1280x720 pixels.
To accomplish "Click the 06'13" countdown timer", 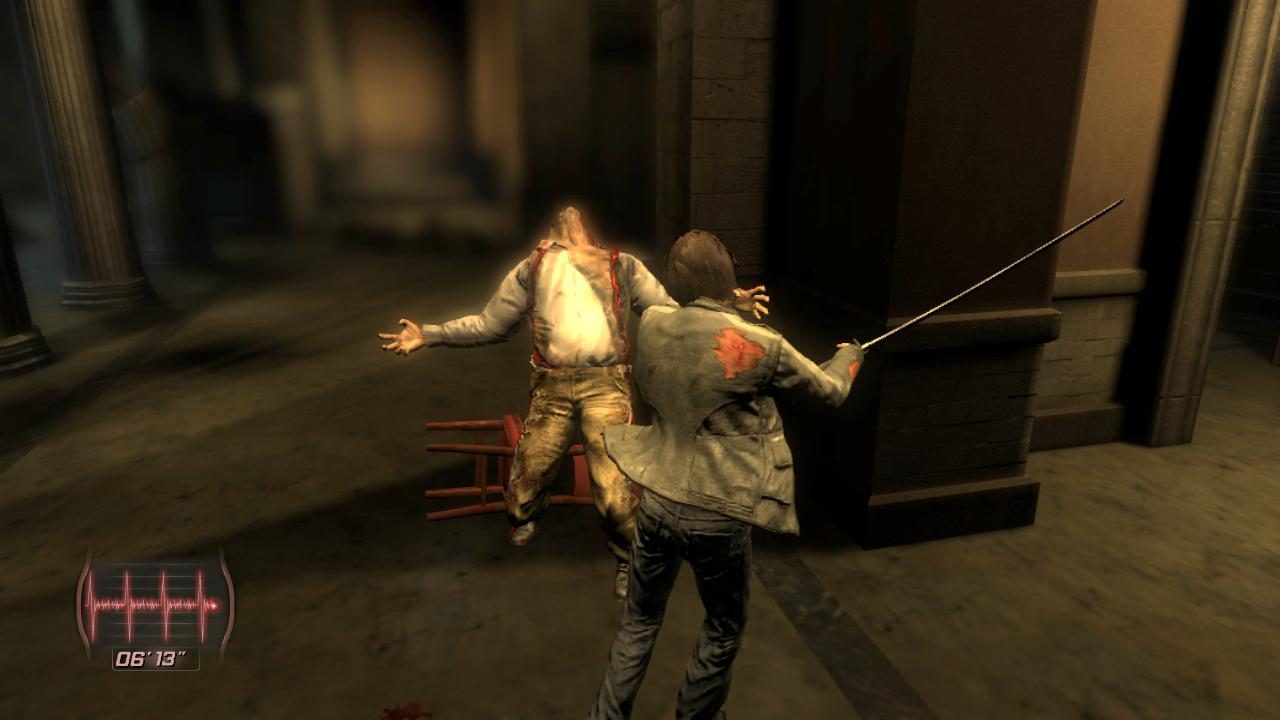I will click(150, 656).
